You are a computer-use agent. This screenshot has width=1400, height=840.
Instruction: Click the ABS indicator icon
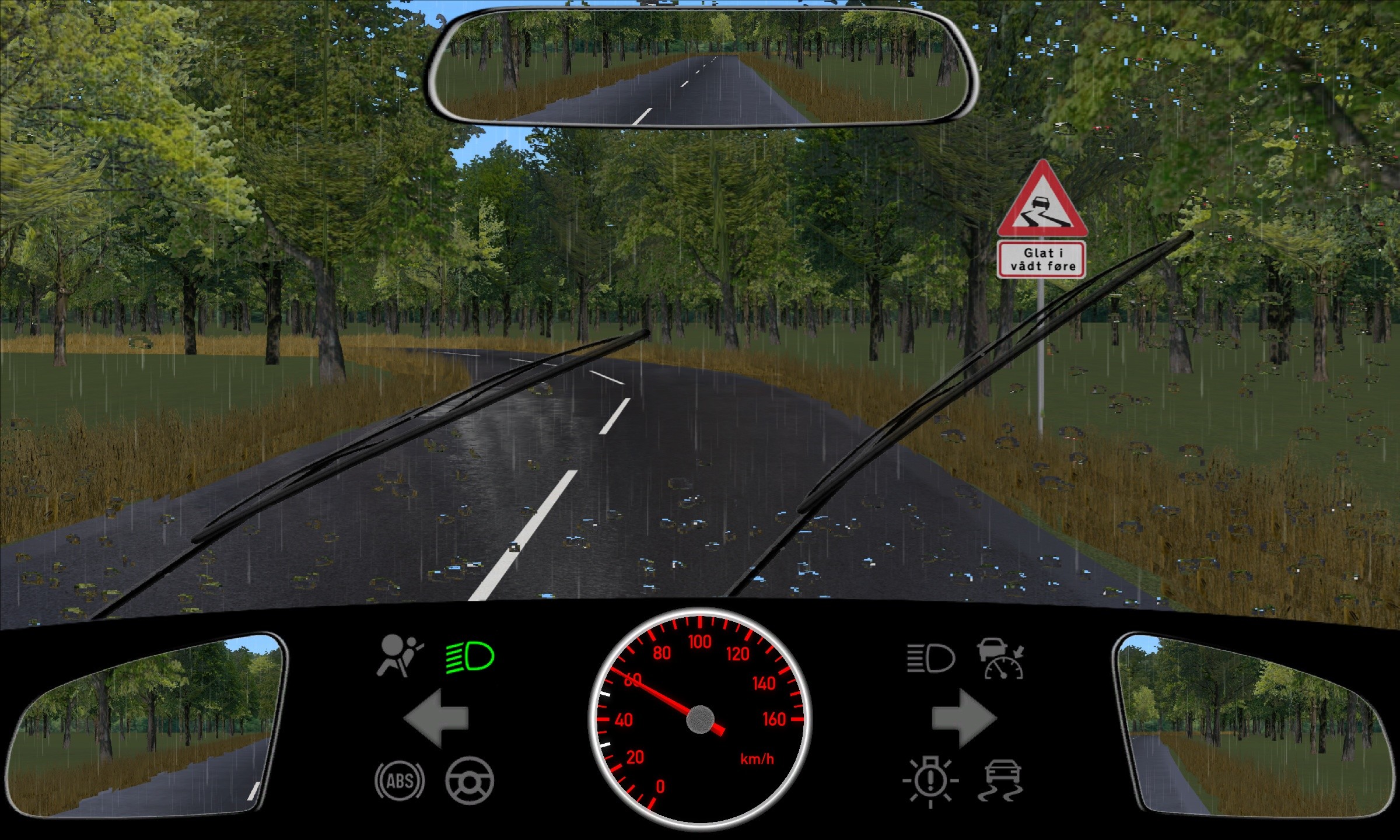point(400,780)
